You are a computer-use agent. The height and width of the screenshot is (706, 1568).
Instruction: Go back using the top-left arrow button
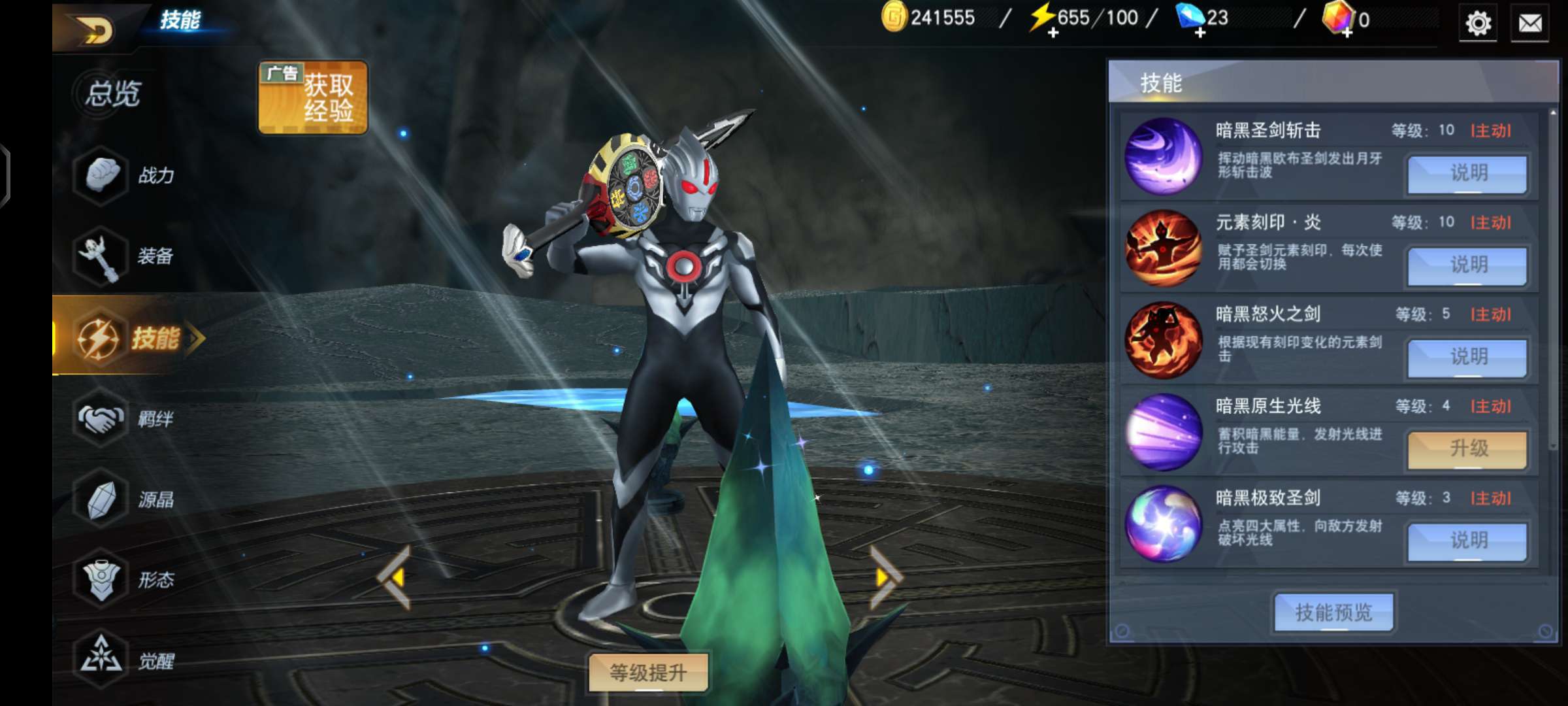coord(95,30)
